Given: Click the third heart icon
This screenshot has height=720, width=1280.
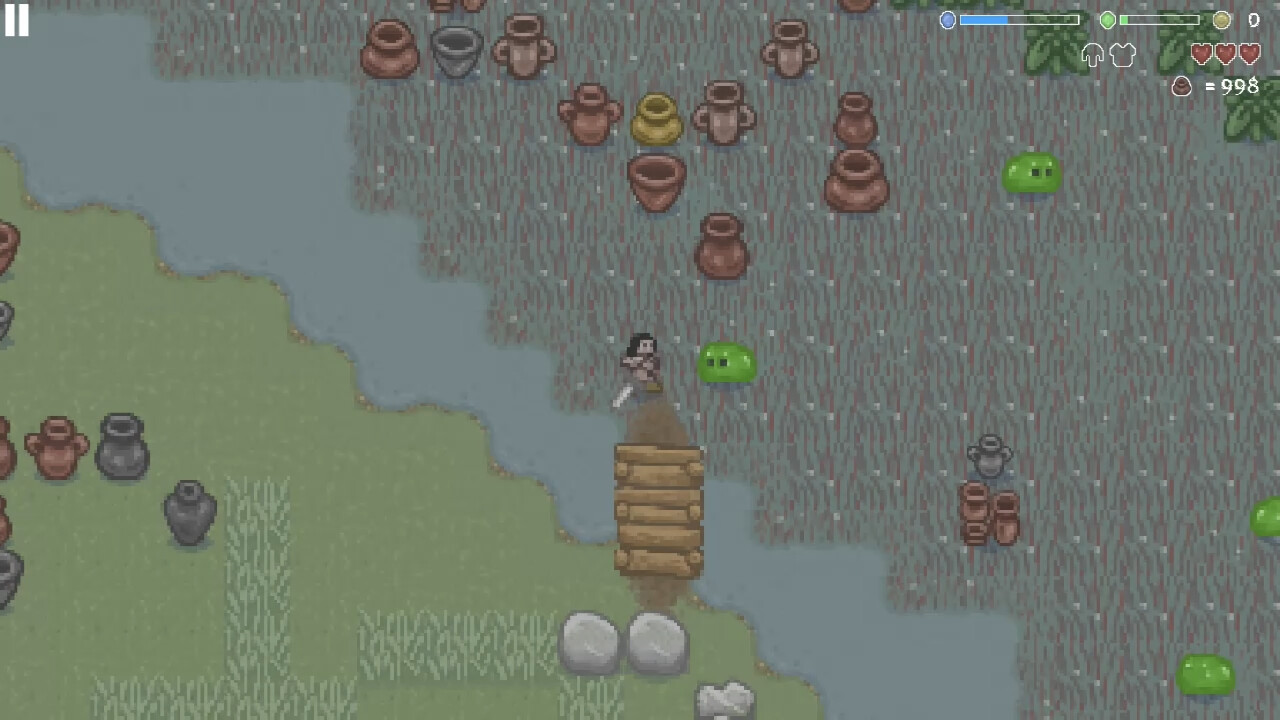Looking at the screenshot, I should tap(1249, 55).
